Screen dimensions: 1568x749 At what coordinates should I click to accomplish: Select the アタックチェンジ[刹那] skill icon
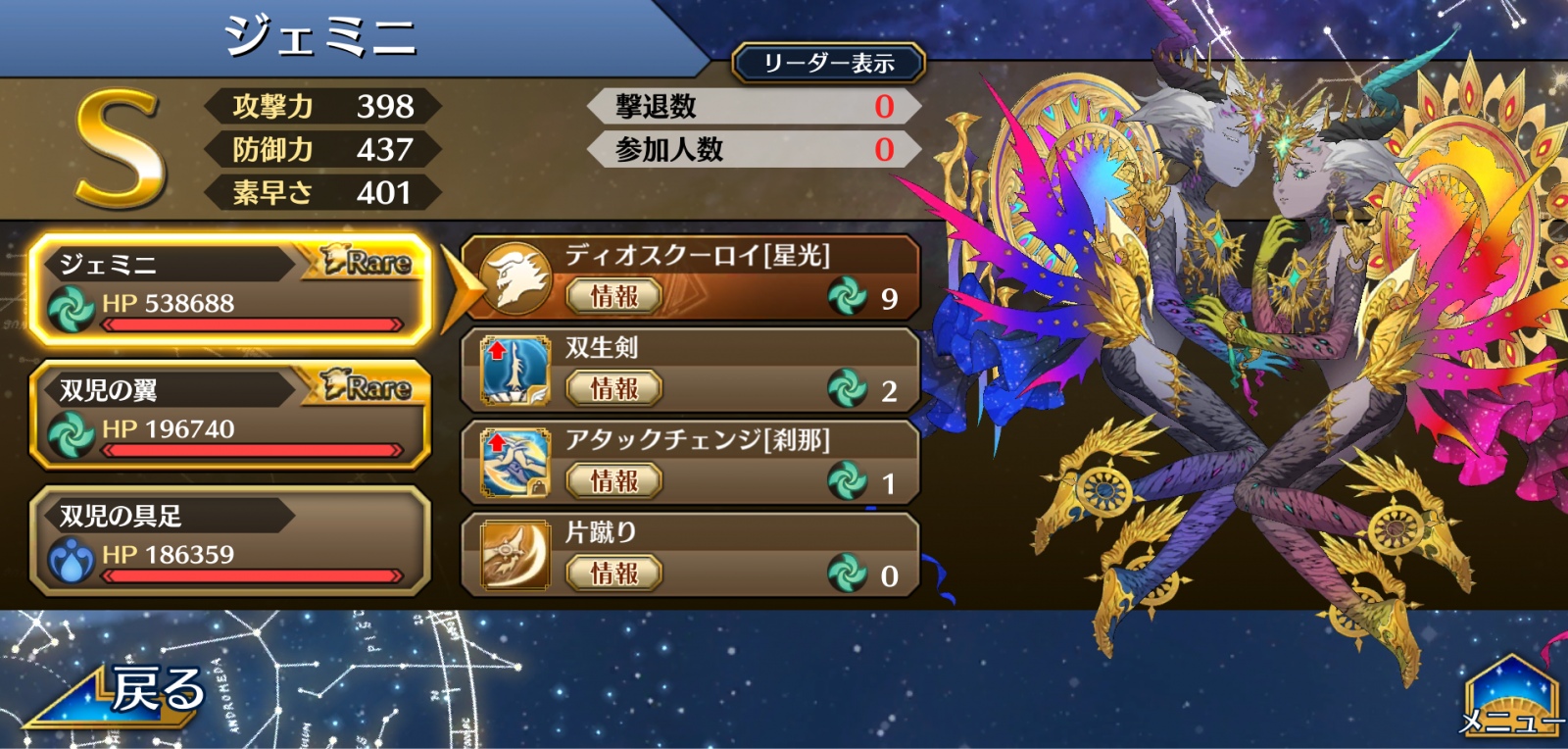click(515, 463)
